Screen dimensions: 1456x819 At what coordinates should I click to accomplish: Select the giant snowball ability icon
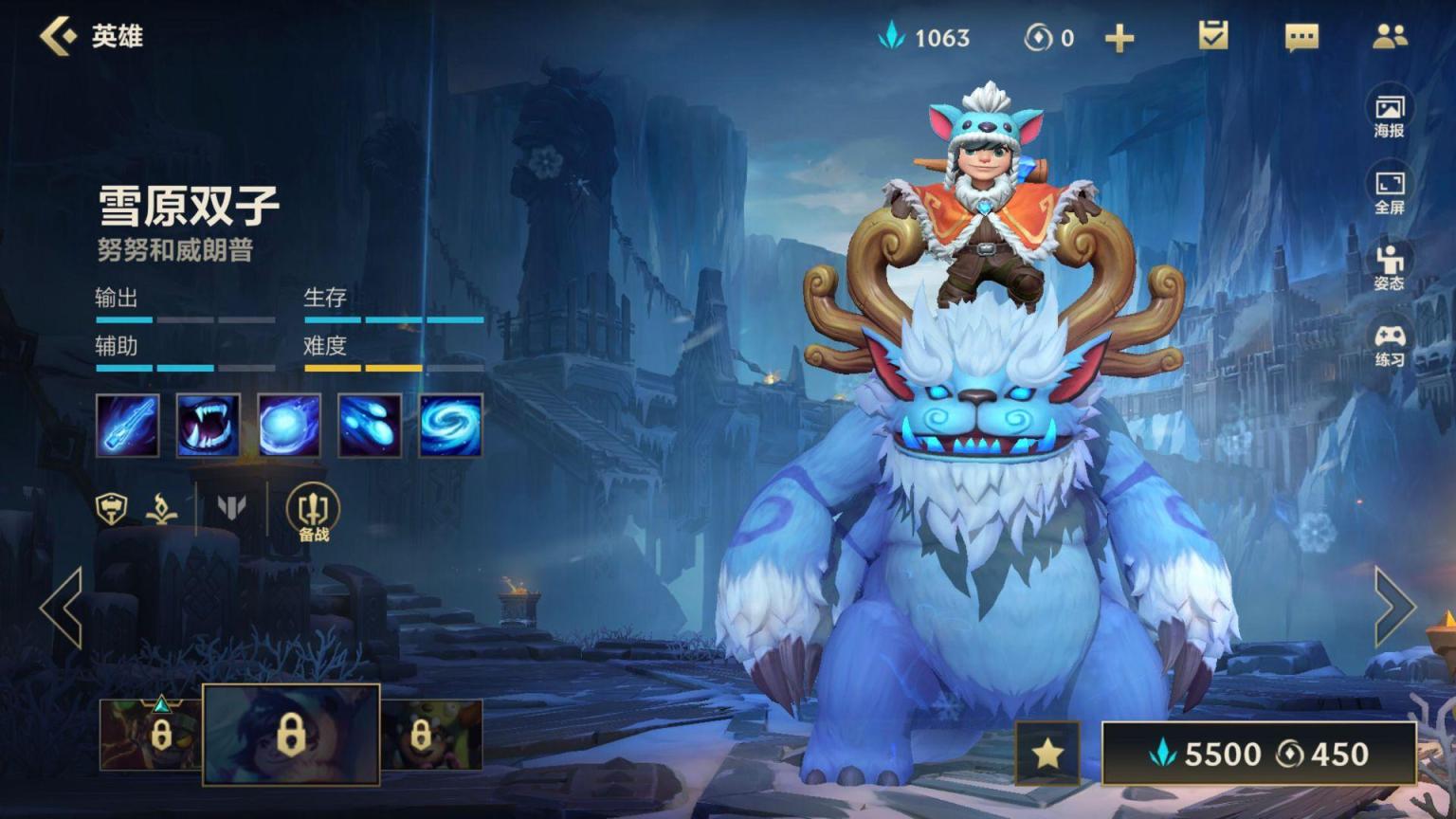289,426
